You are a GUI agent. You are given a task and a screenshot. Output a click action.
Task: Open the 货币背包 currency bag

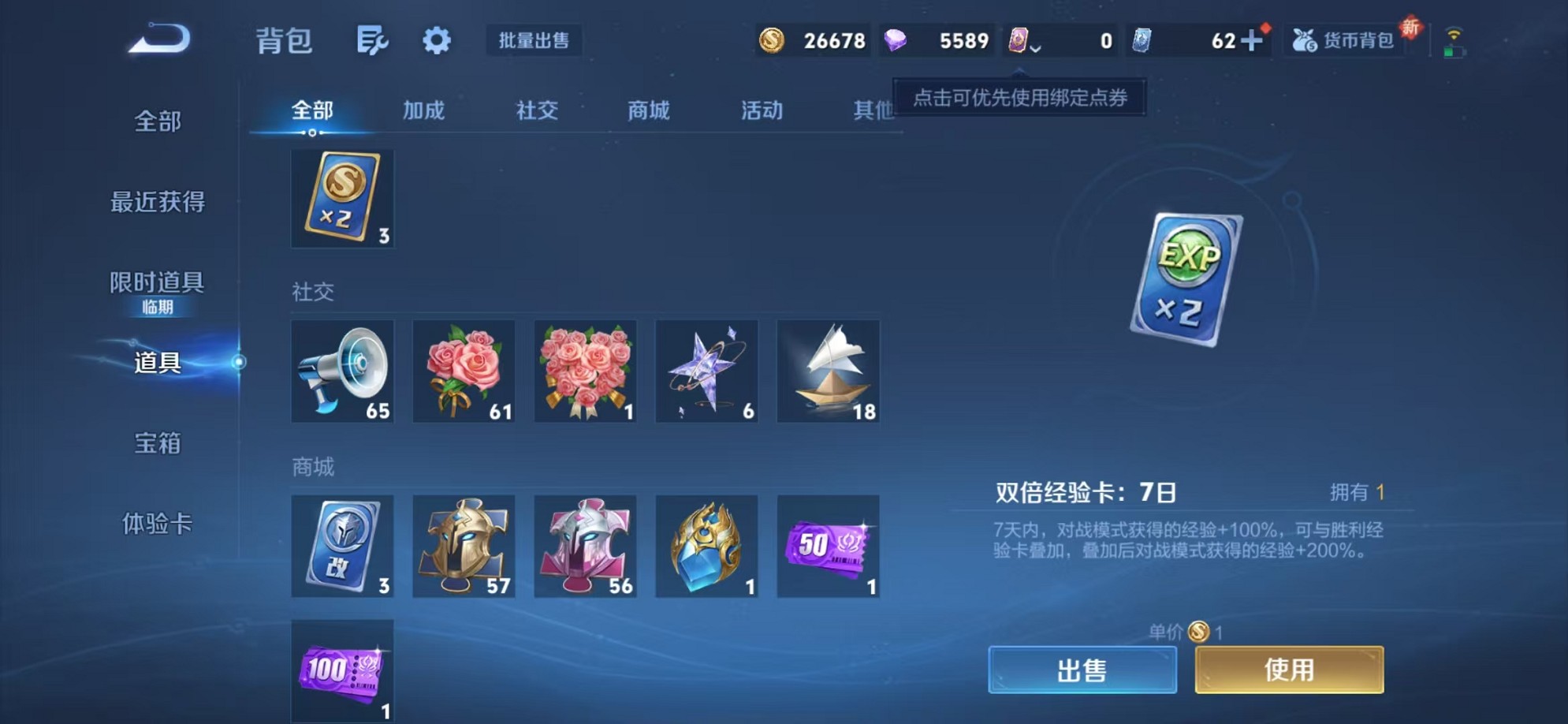pos(1343,41)
